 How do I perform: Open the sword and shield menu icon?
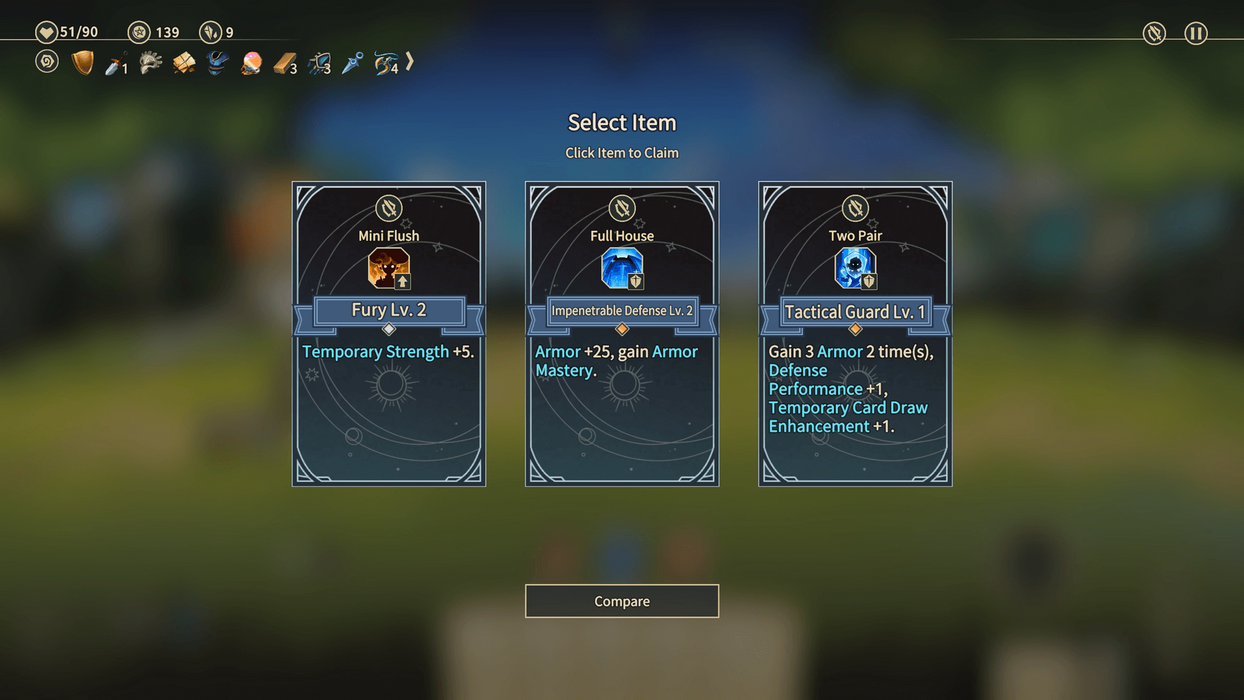[1154, 33]
